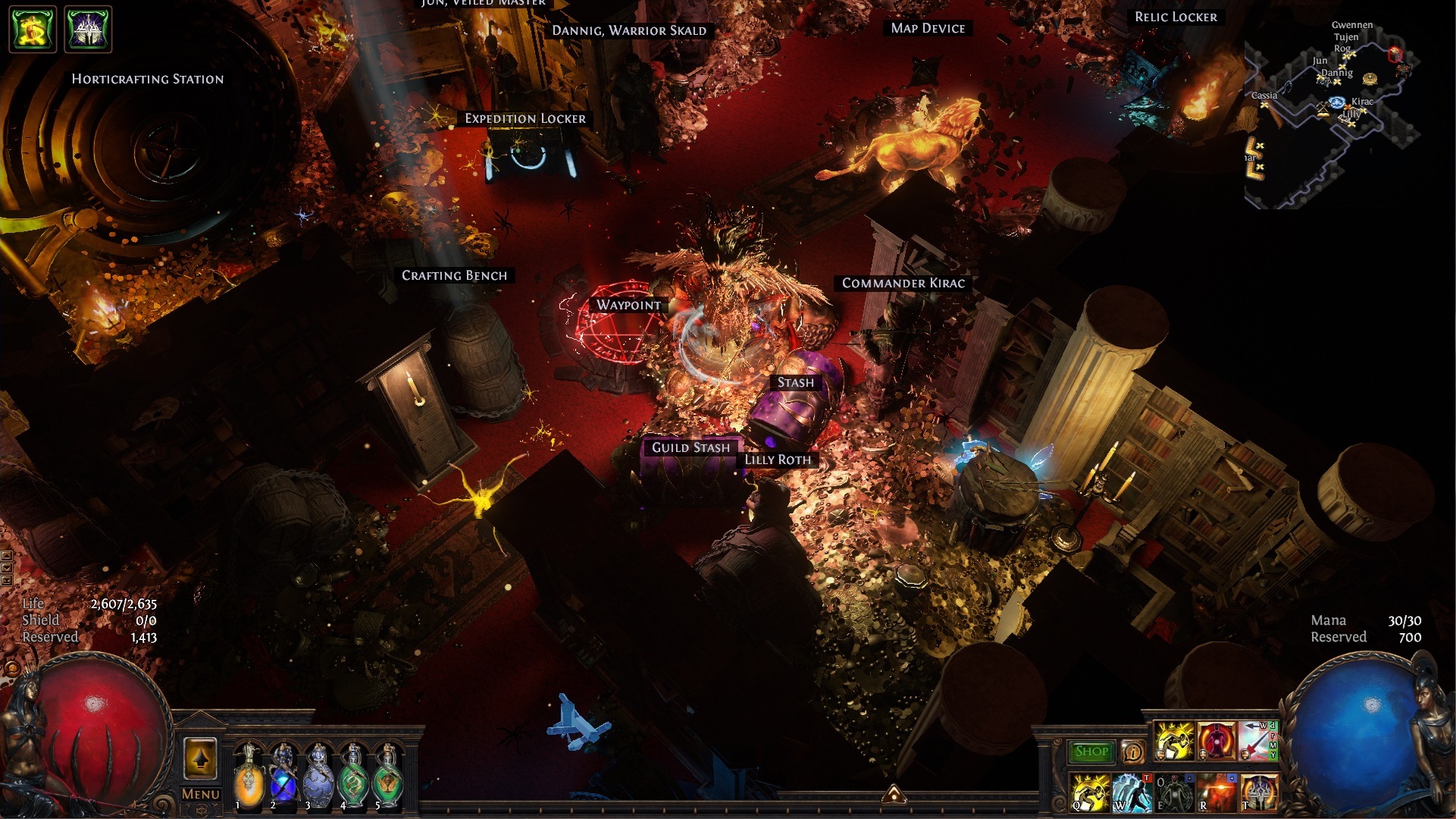The height and width of the screenshot is (819, 1456).
Task: Select the red arrow attack skill slot
Action: pyautogui.click(x=1258, y=741)
